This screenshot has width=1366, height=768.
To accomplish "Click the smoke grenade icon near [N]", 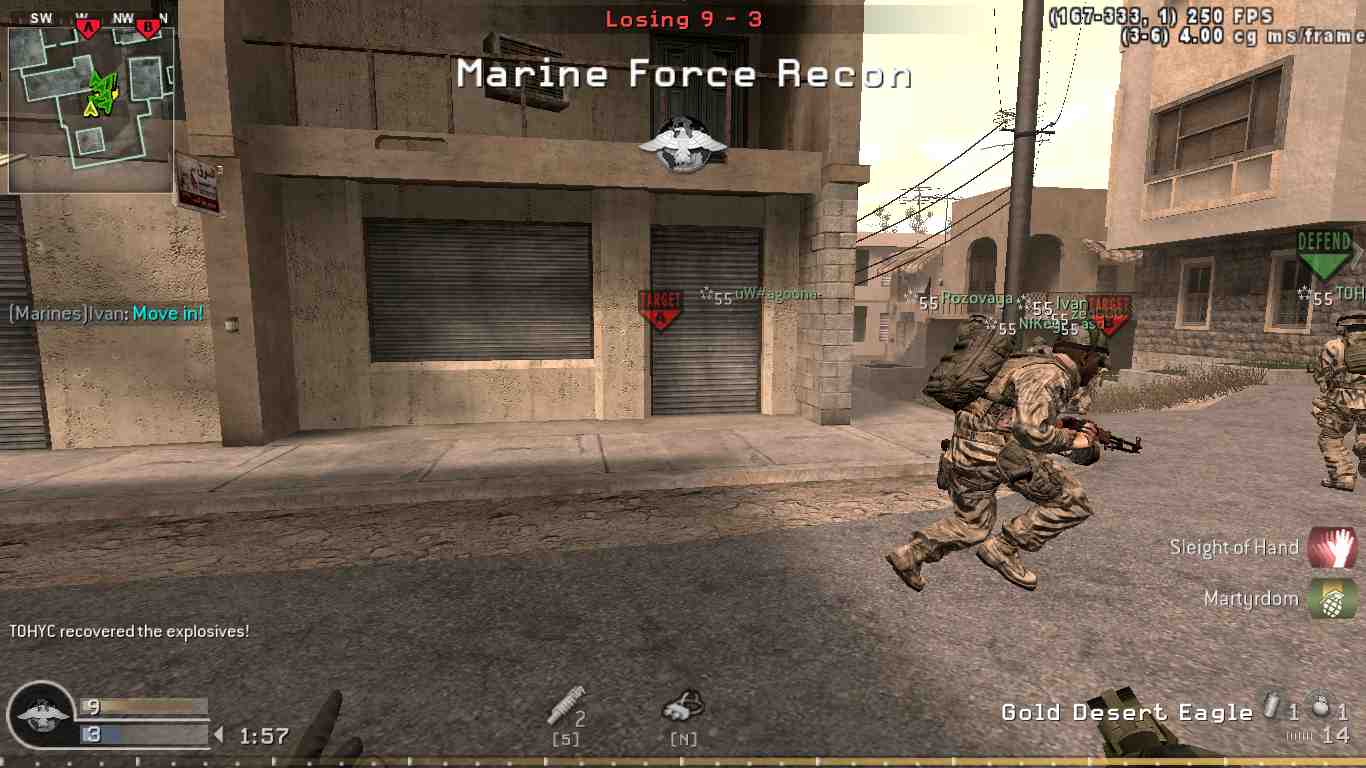I will pos(682,707).
